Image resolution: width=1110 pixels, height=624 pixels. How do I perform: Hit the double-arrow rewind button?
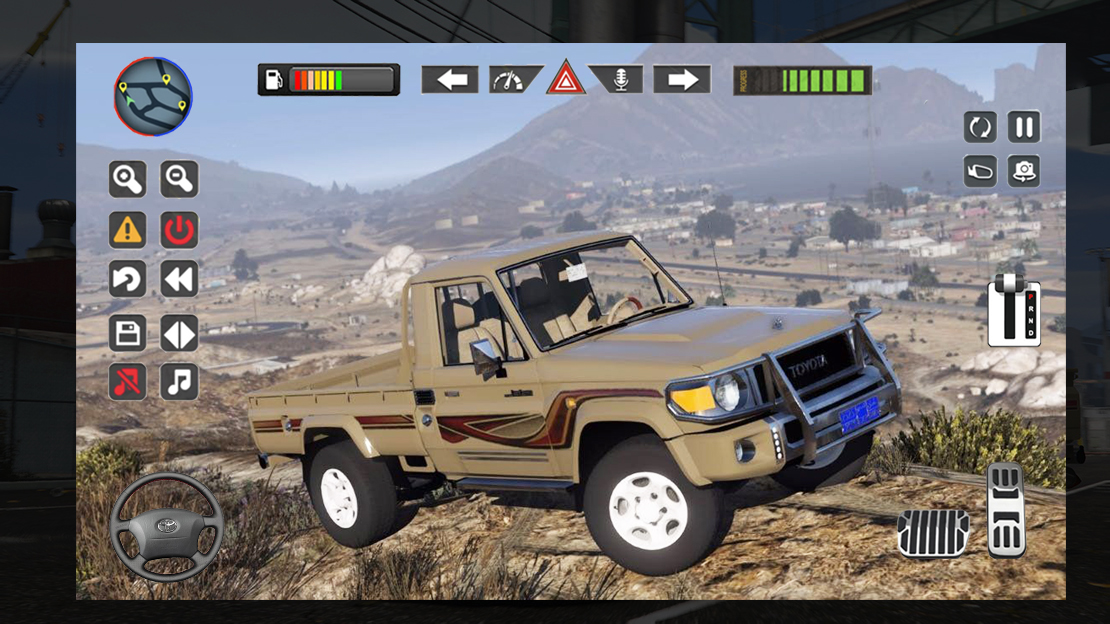point(180,280)
